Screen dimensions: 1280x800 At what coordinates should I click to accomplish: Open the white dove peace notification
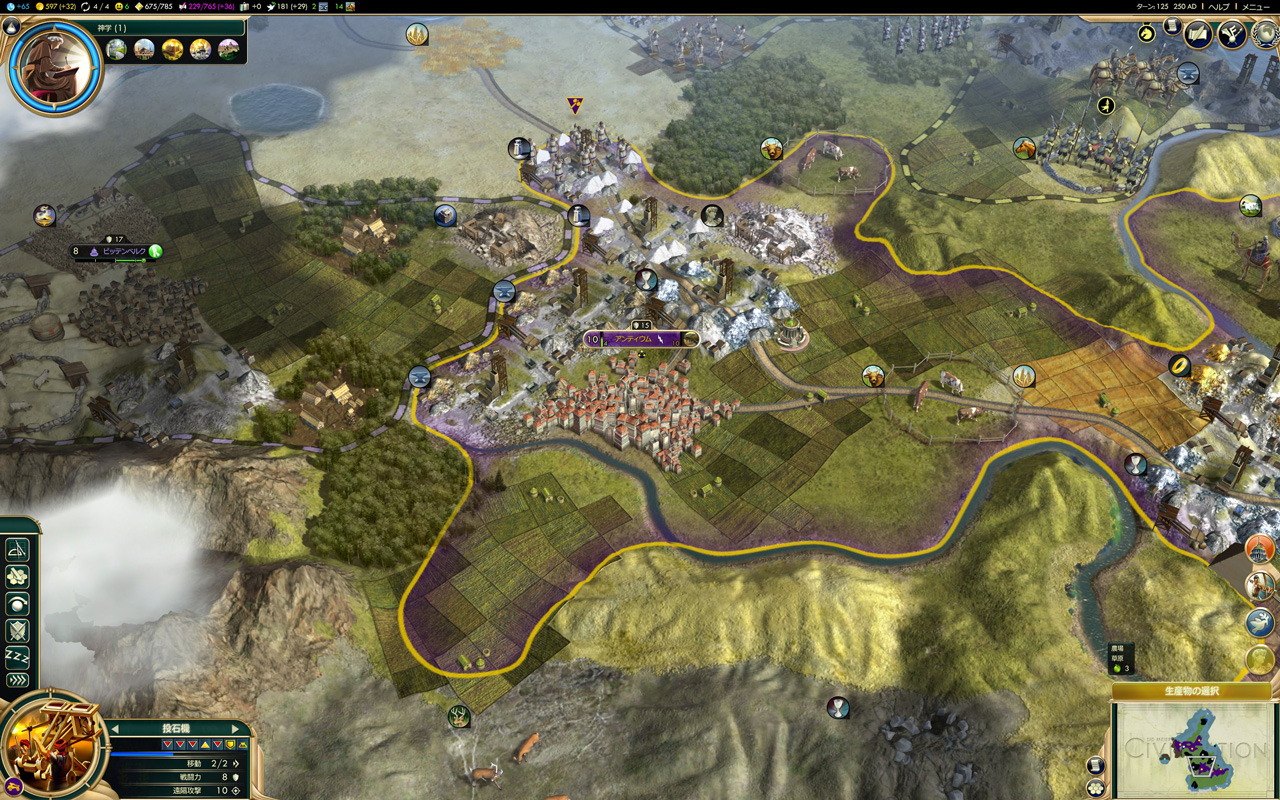pos(1260,622)
